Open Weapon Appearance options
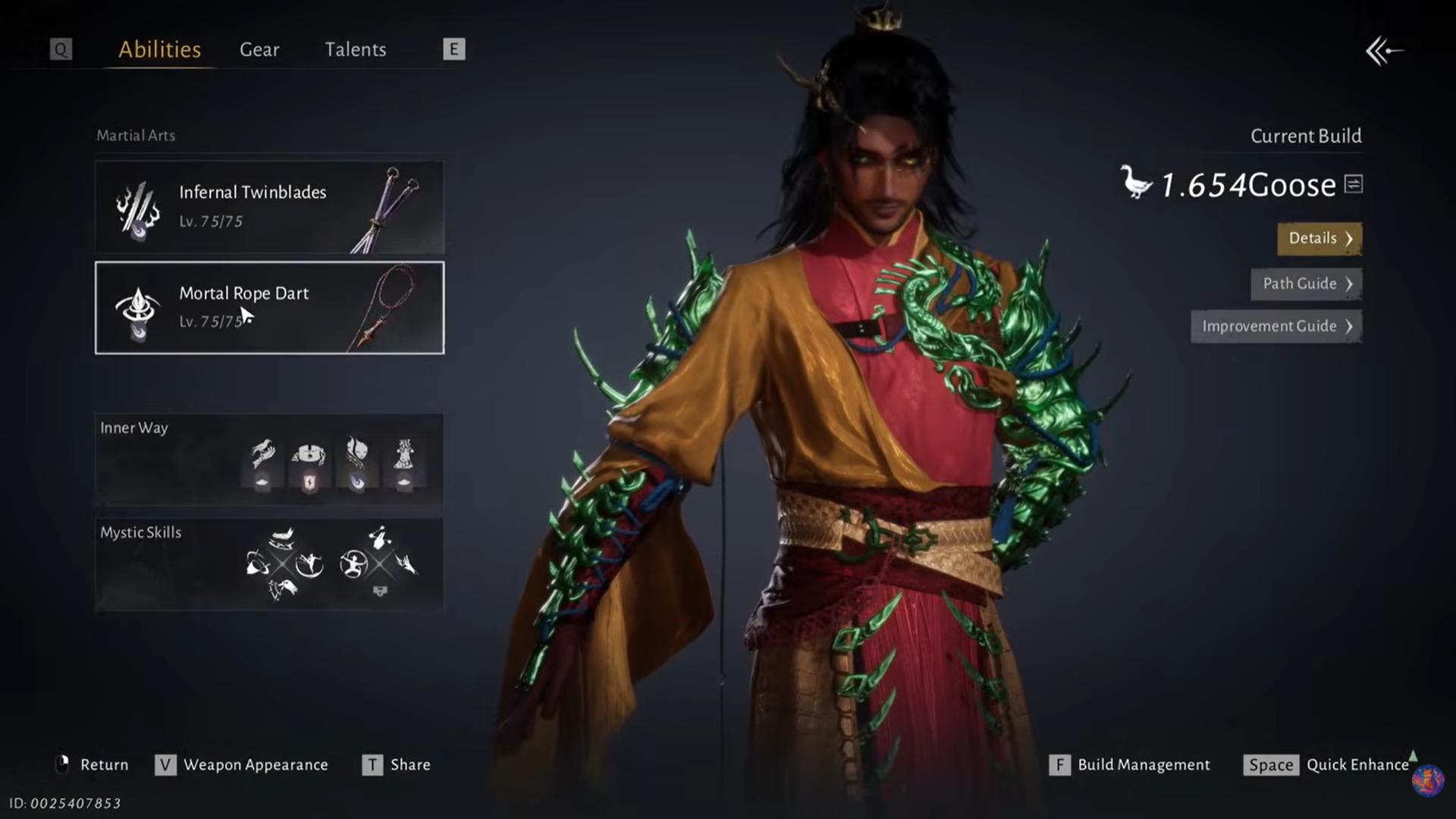 [x=243, y=764]
